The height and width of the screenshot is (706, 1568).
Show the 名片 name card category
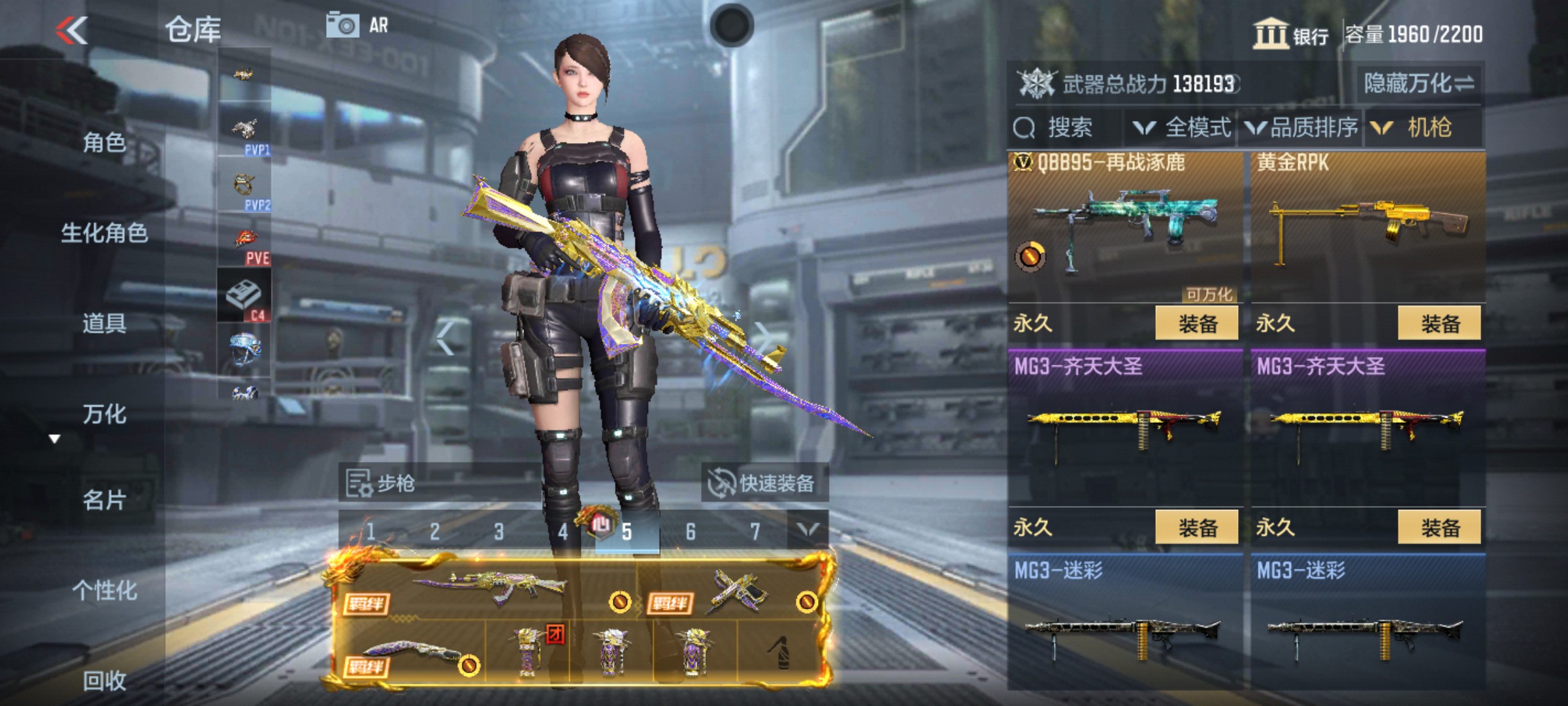click(x=104, y=500)
